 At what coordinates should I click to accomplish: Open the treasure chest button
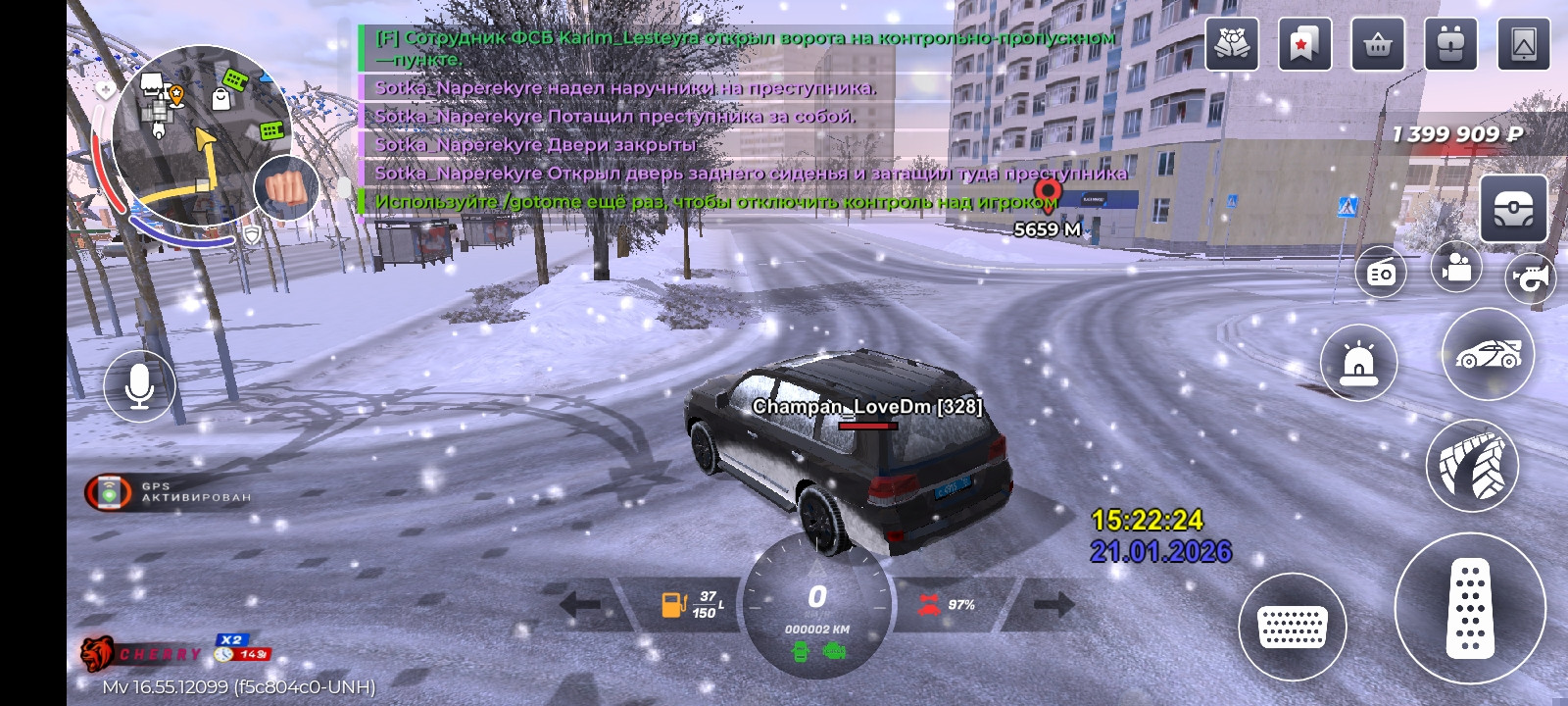coord(1513,209)
